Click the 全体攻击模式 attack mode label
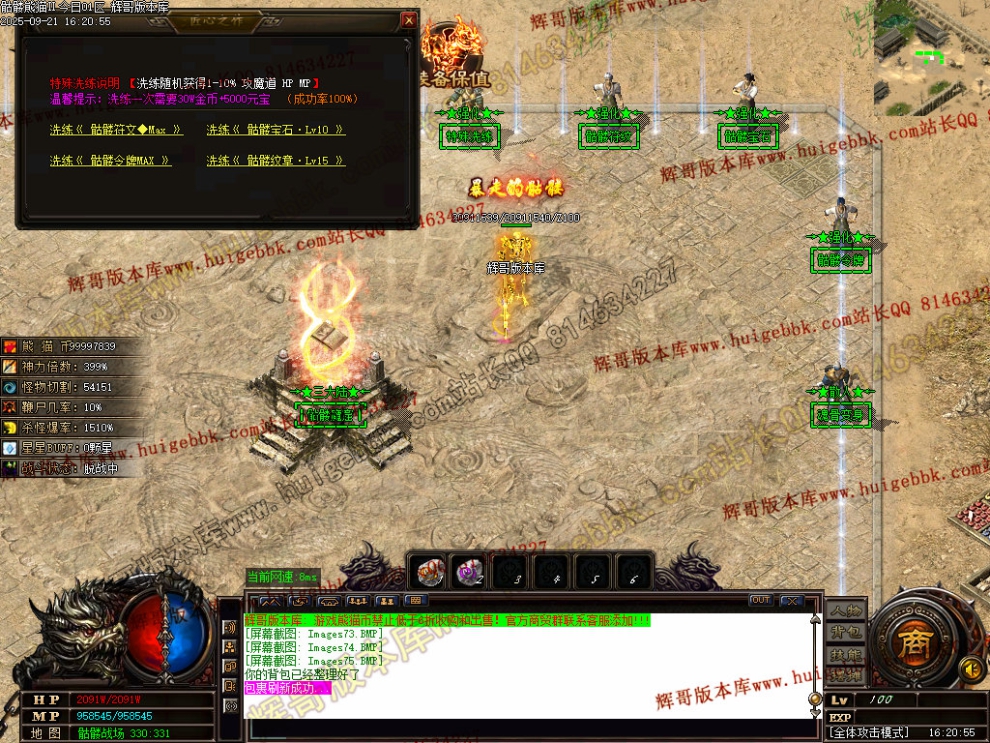 click(x=868, y=733)
